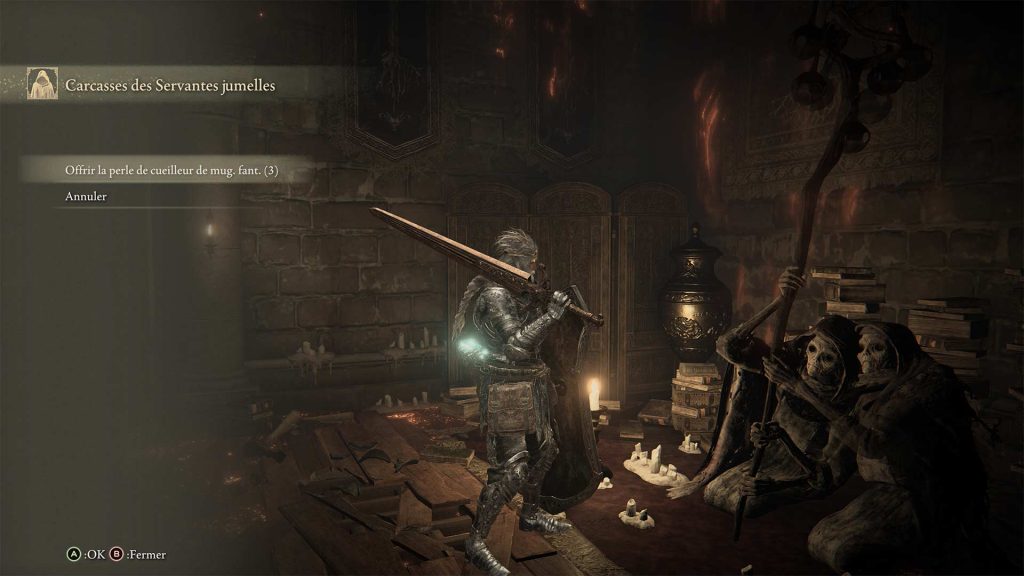Choose Offrir la perle de cueilleur option
This screenshot has width=1024, height=576.
tap(170, 170)
